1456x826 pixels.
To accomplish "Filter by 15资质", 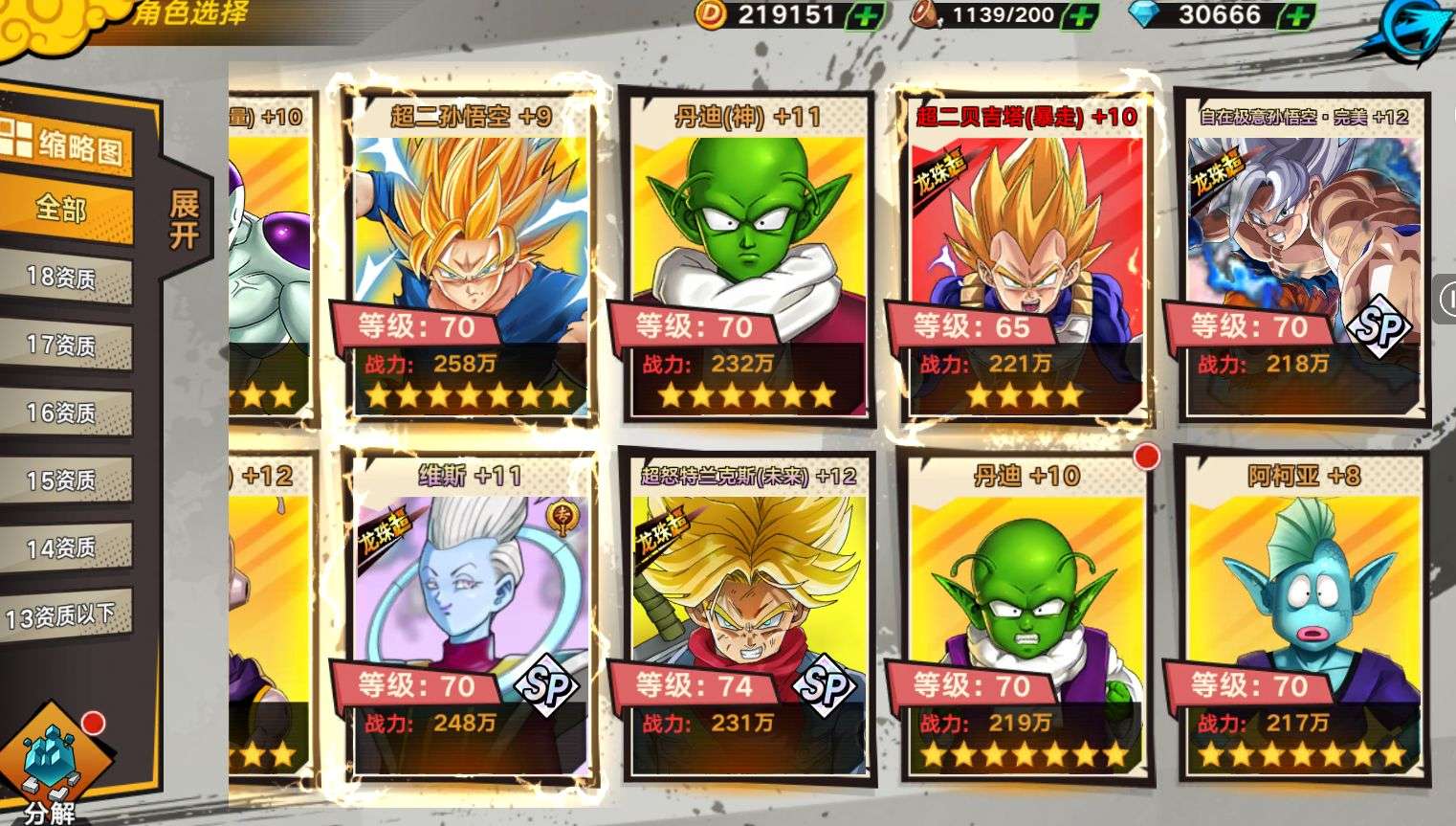I will point(63,480).
